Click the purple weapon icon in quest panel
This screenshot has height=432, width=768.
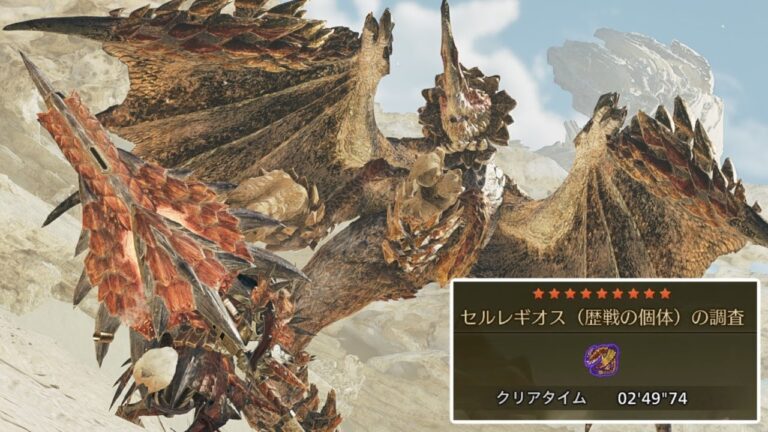[601, 358]
